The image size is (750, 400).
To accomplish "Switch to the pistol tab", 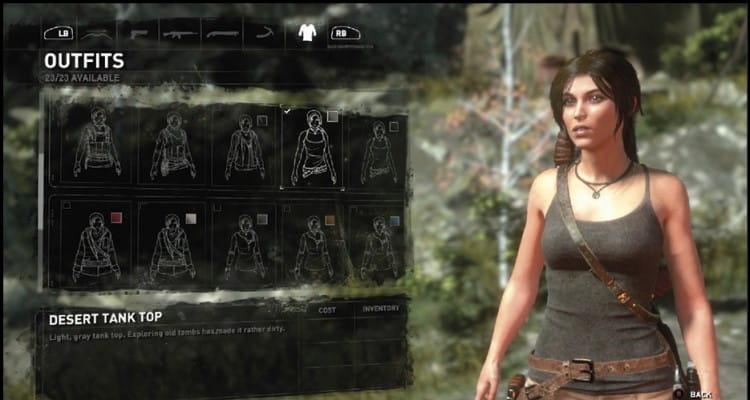I will click(137, 33).
